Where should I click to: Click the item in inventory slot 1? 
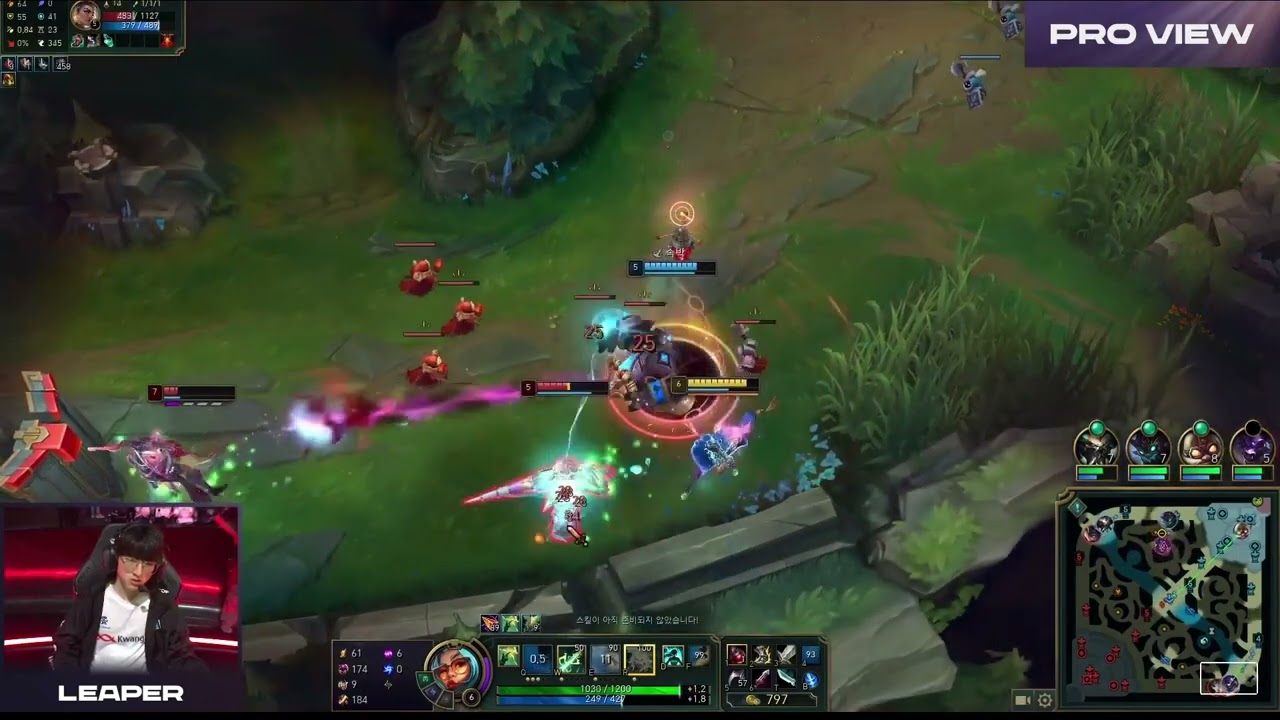click(736, 654)
